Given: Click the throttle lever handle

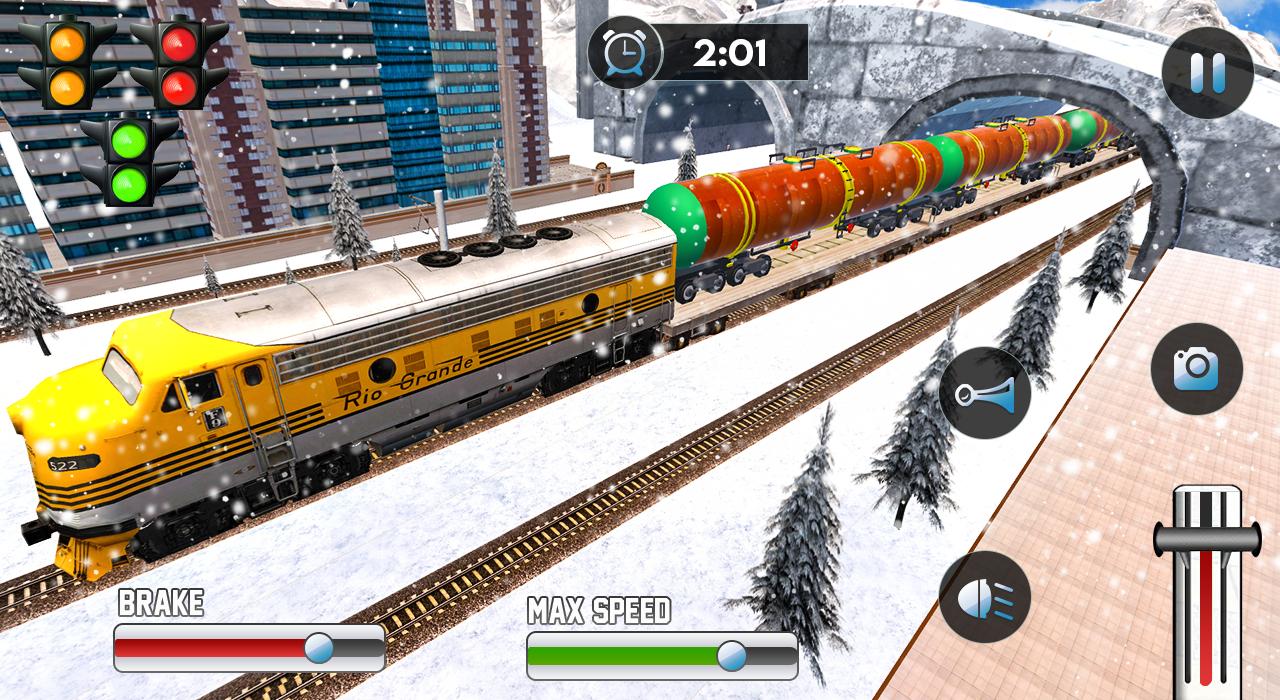Looking at the screenshot, I should (x=1207, y=538).
